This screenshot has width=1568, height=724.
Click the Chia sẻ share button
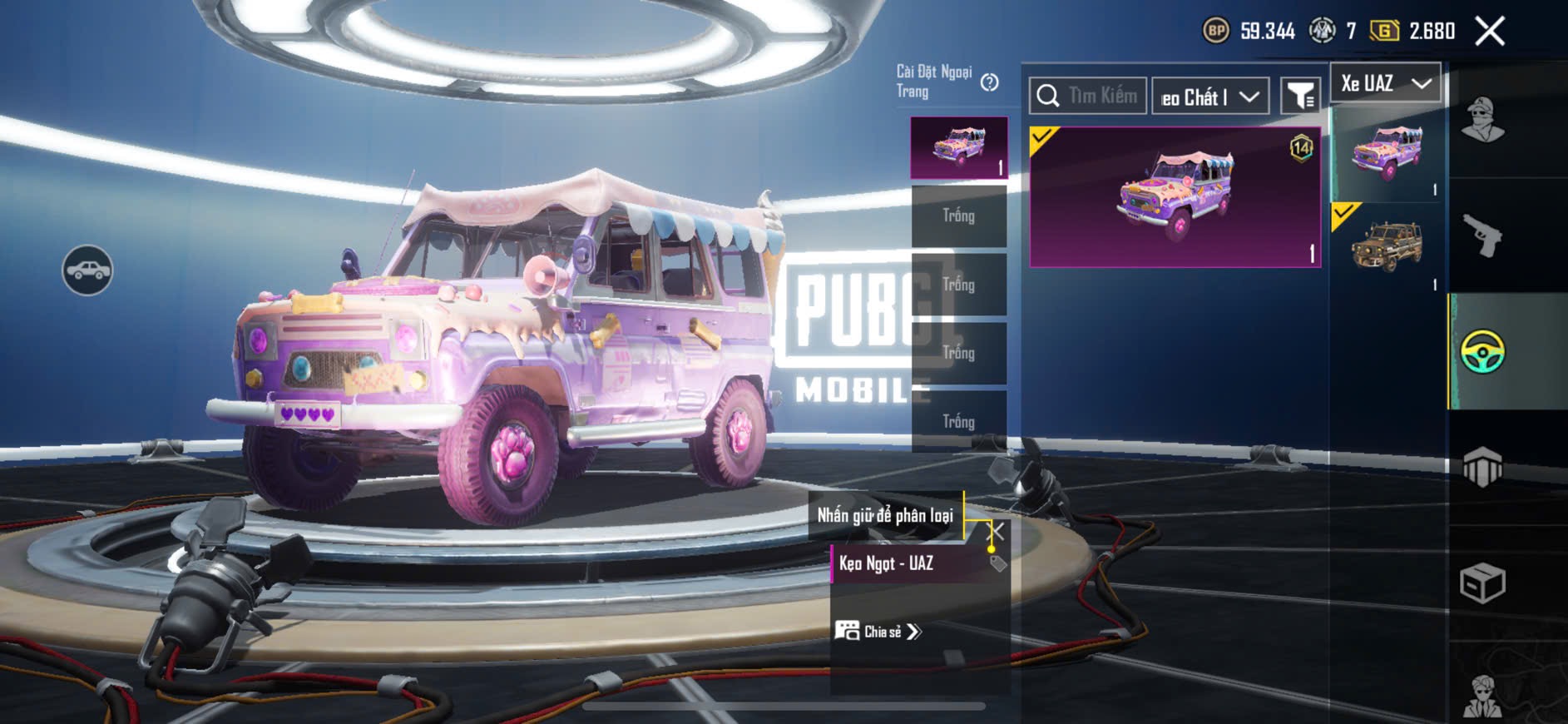[x=878, y=632]
